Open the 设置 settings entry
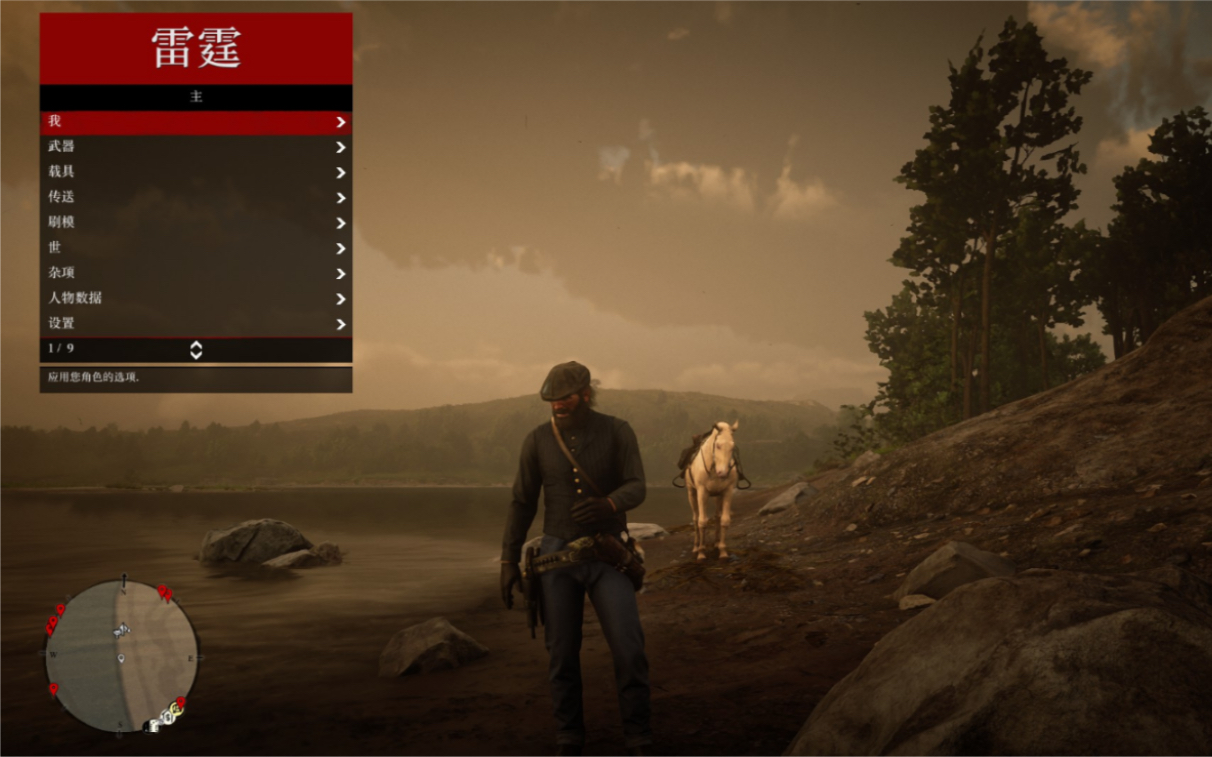The width and height of the screenshot is (1212, 757). click(196, 324)
